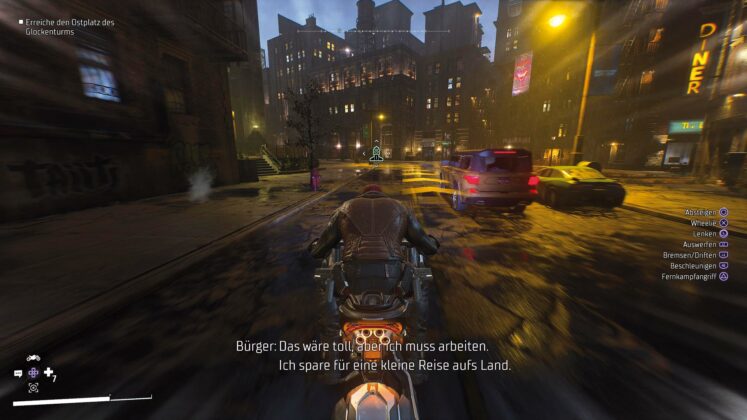Use the white health pack plus icon
747x420 pixels.
(49, 372)
